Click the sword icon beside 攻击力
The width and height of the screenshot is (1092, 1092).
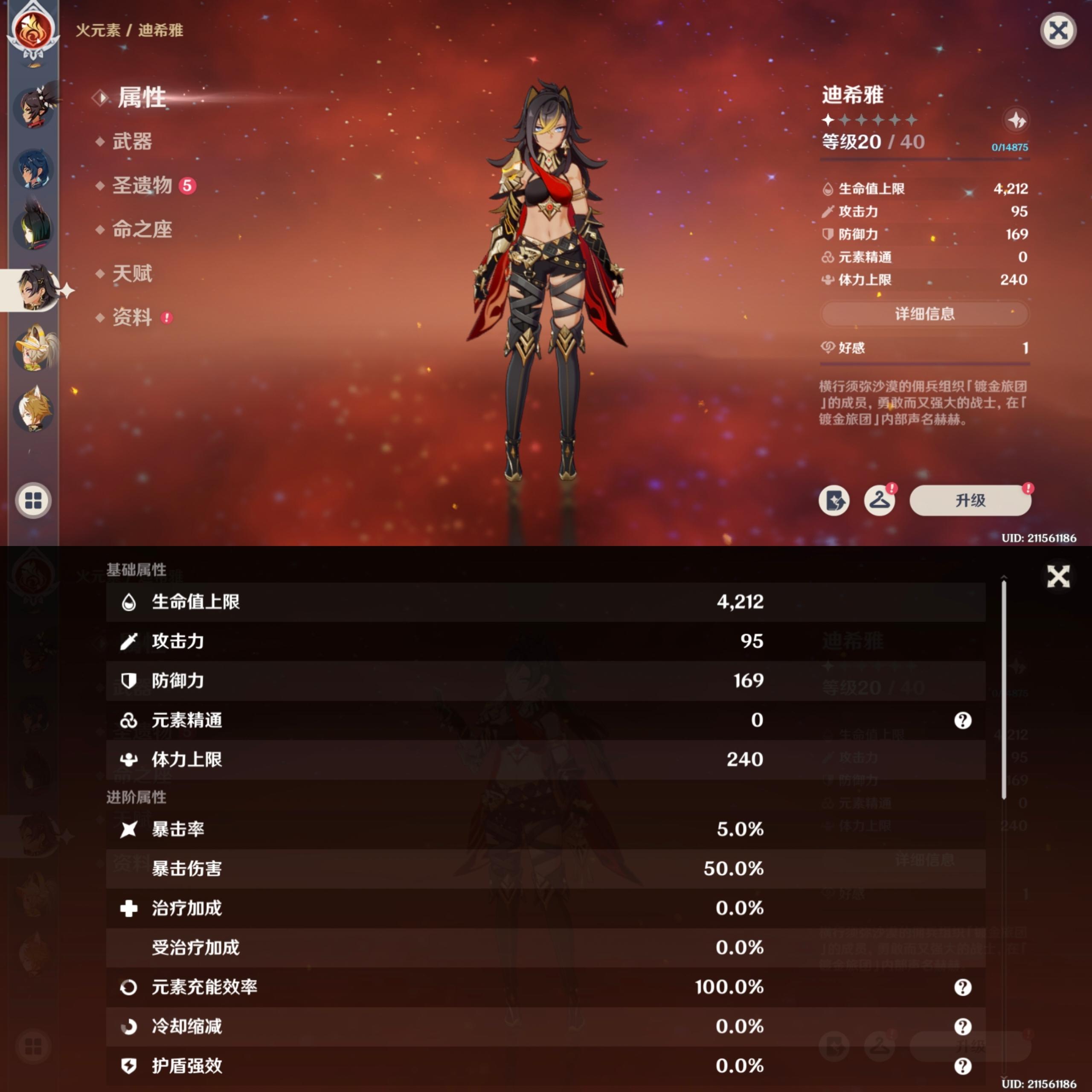(x=829, y=212)
